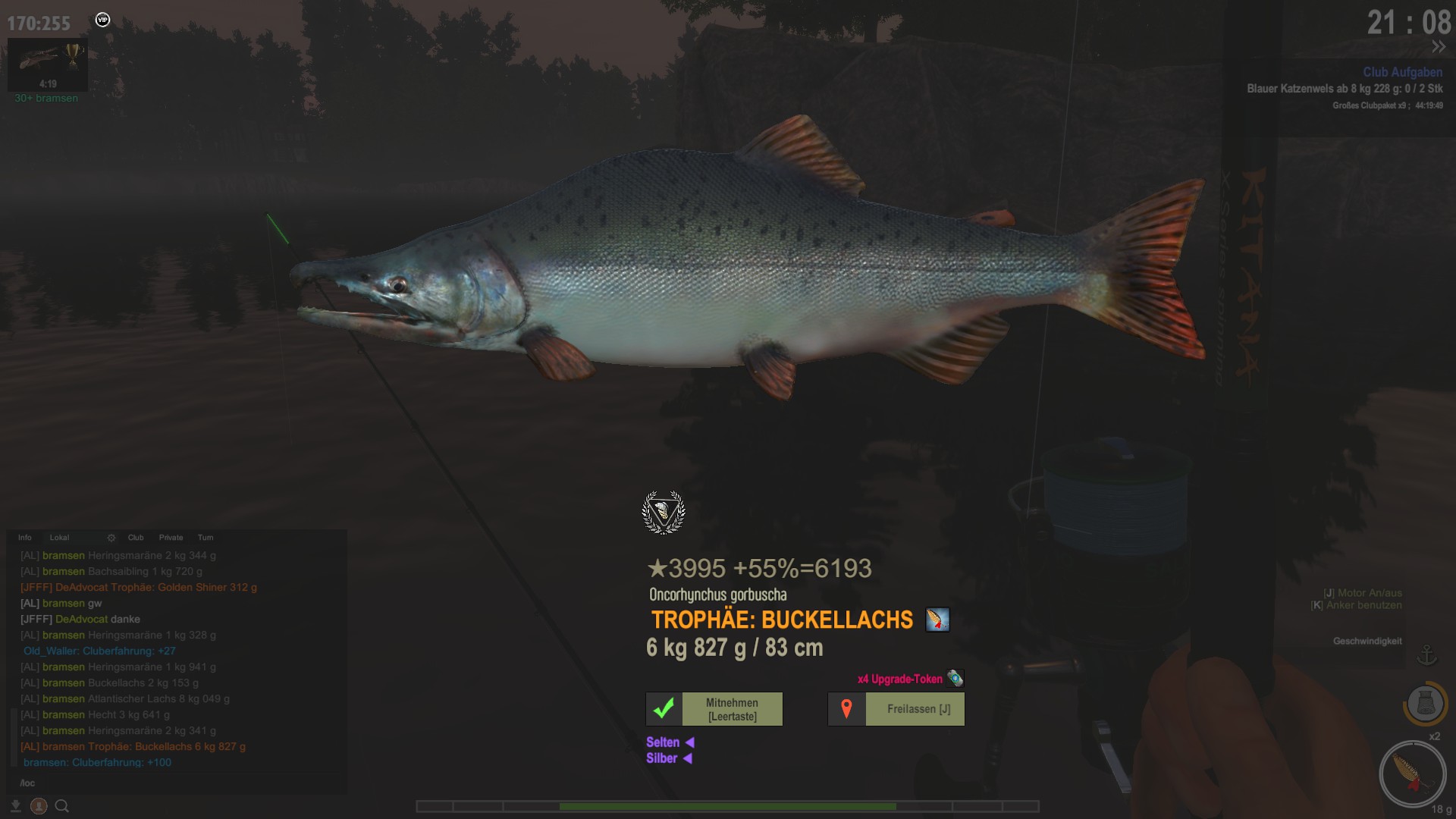The width and height of the screenshot is (1456, 819).
Task: Click the download arrow icon below chat
Action: 16,806
